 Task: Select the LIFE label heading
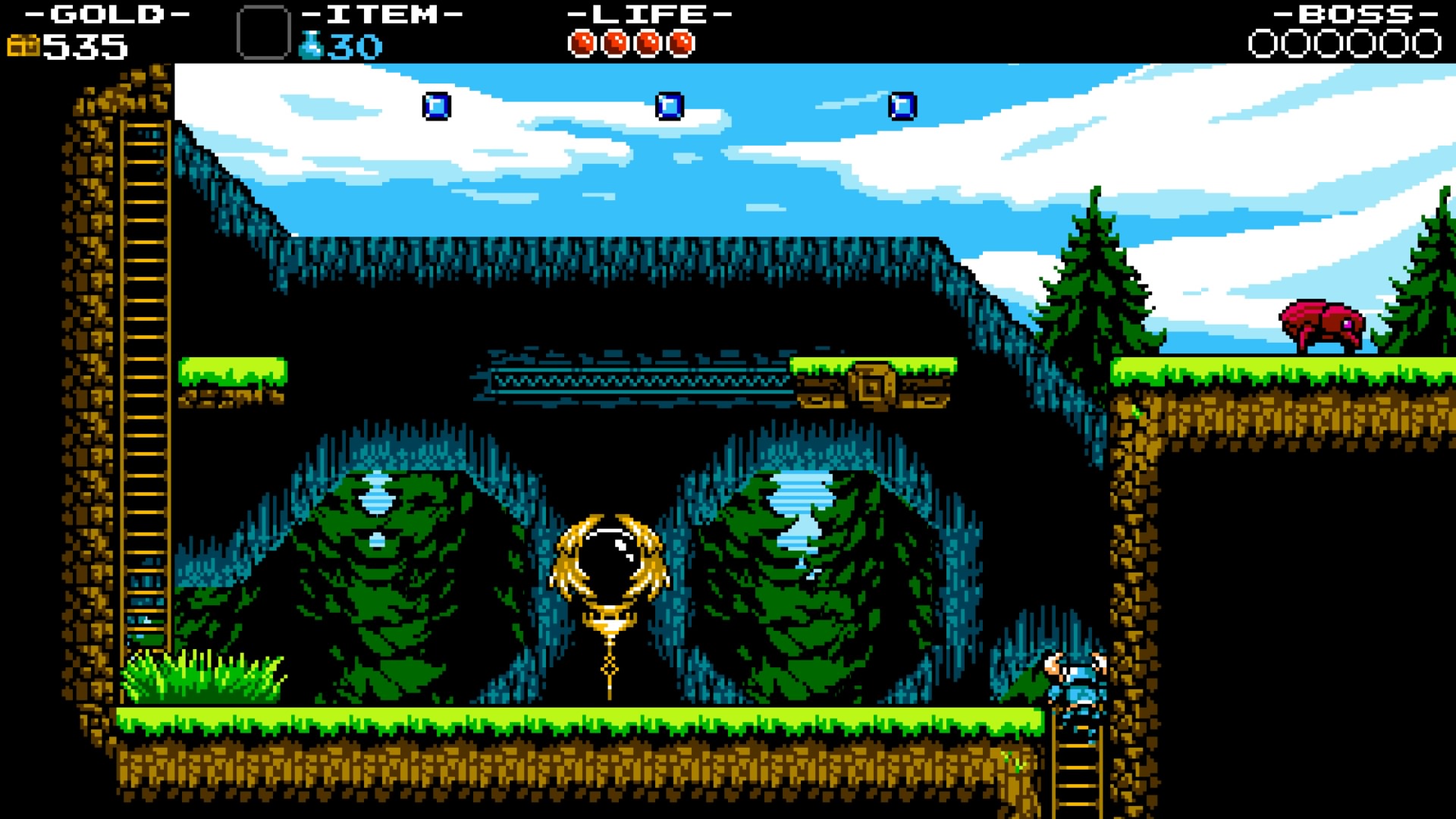pyautogui.click(x=648, y=13)
